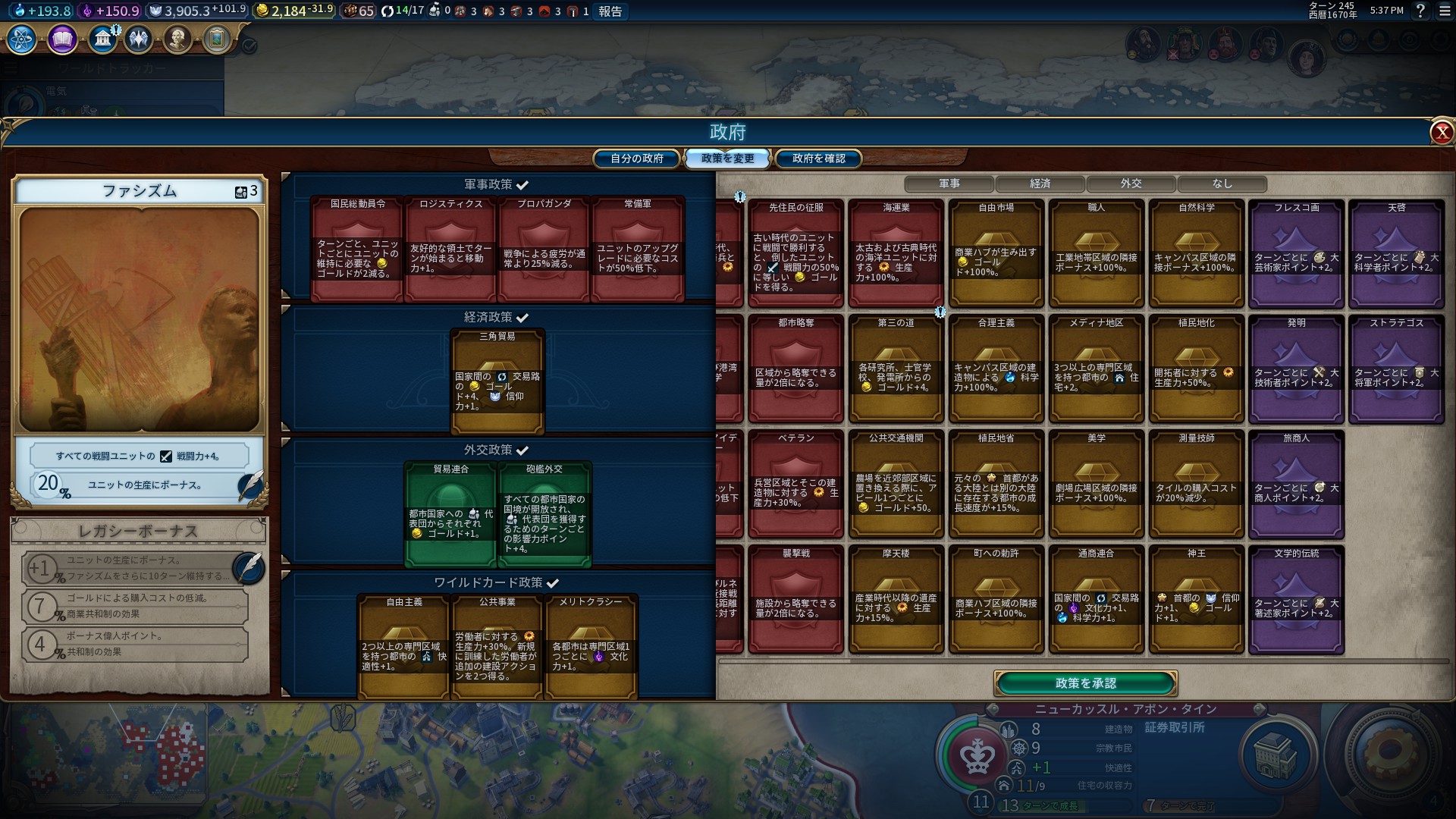Select the なし filter

(1222, 184)
